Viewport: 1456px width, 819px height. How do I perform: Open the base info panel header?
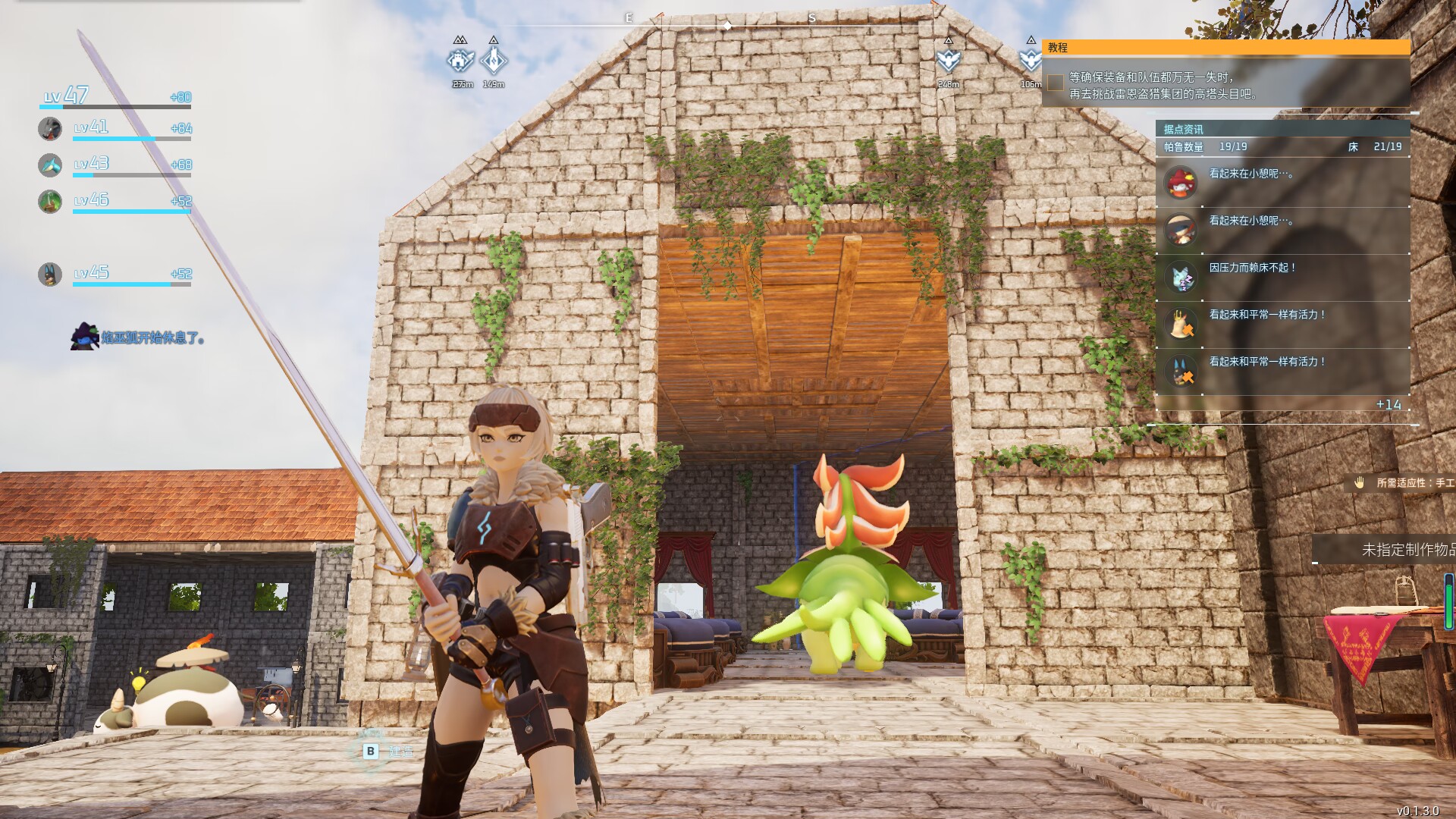[1282, 129]
